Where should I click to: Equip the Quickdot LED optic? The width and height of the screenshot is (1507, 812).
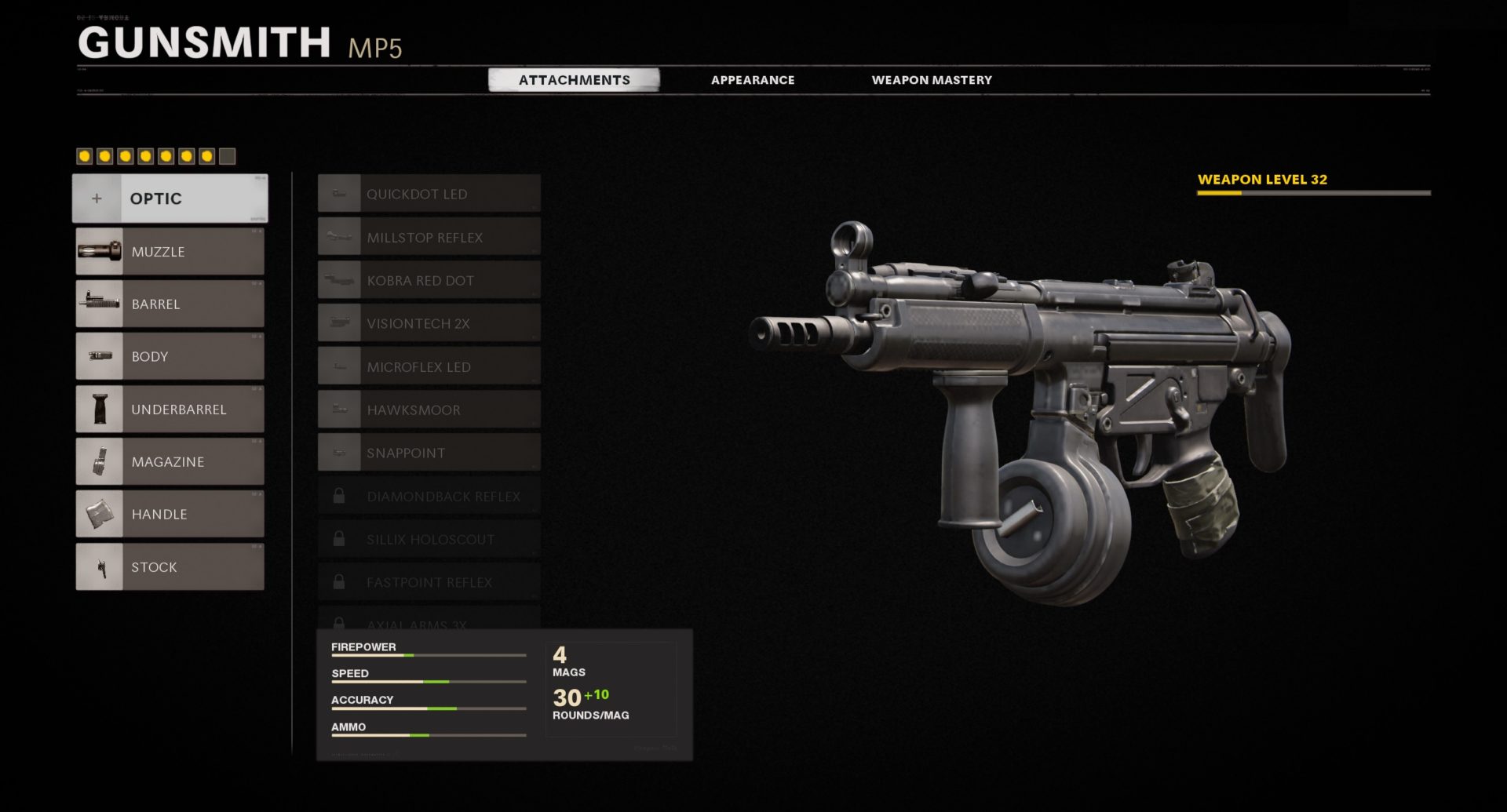[x=429, y=194]
